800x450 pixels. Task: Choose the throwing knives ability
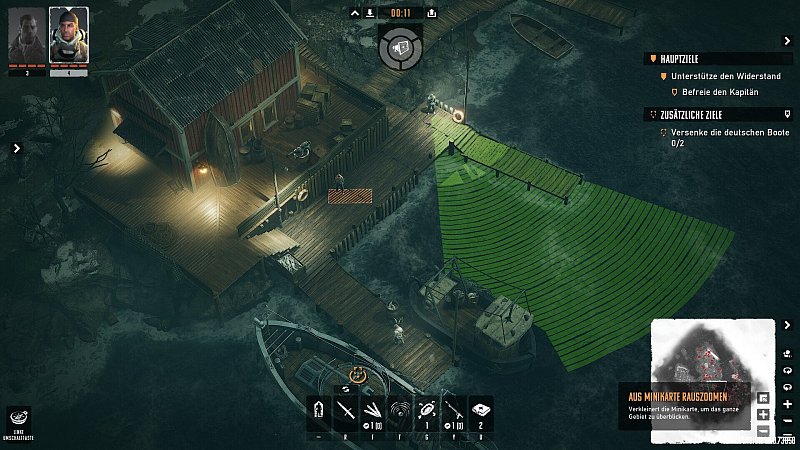point(373,409)
